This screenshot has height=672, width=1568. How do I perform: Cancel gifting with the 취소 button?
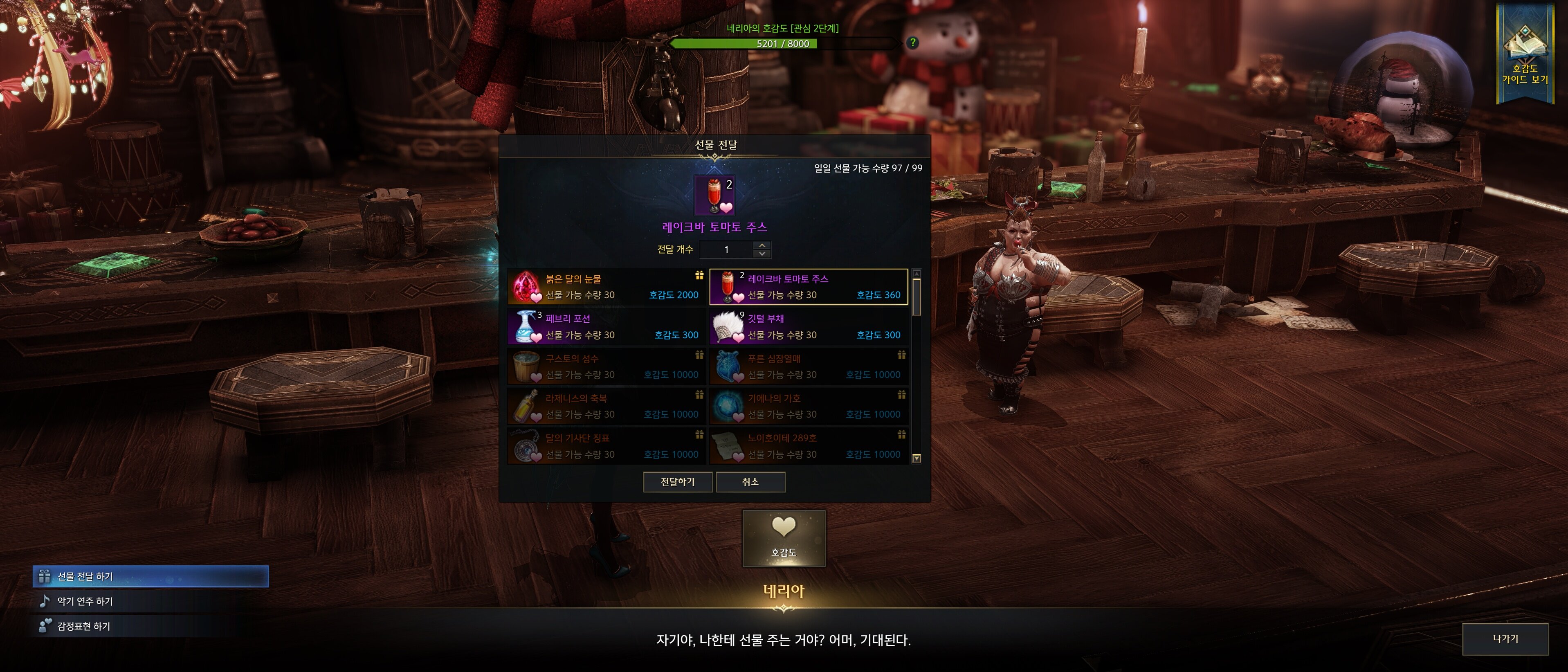(750, 481)
